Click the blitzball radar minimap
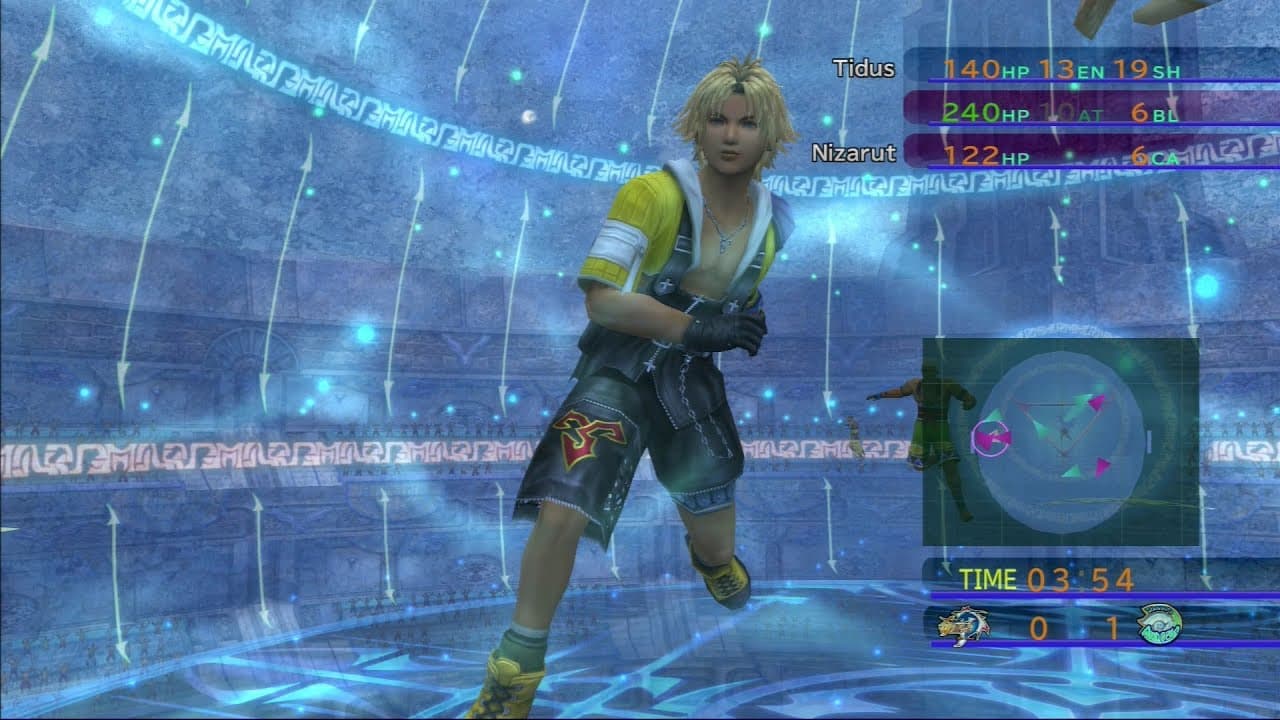Image resolution: width=1280 pixels, height=720 pixels. [1060, 440]
